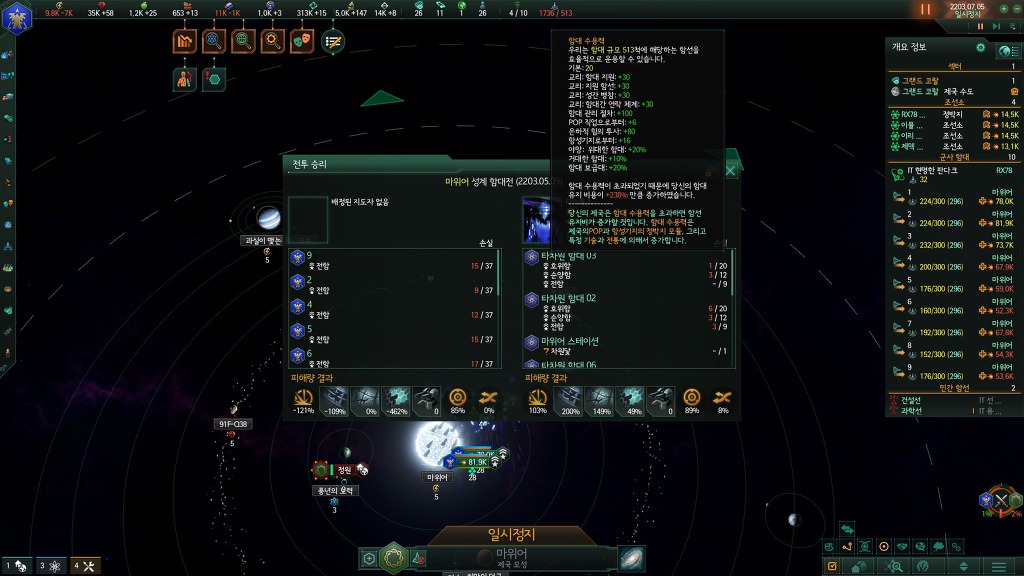Image resolution: width=1024 pixels, height=576 pixels.
Task: Switch to the galaxy map view
Action: (x=632, y=558)
